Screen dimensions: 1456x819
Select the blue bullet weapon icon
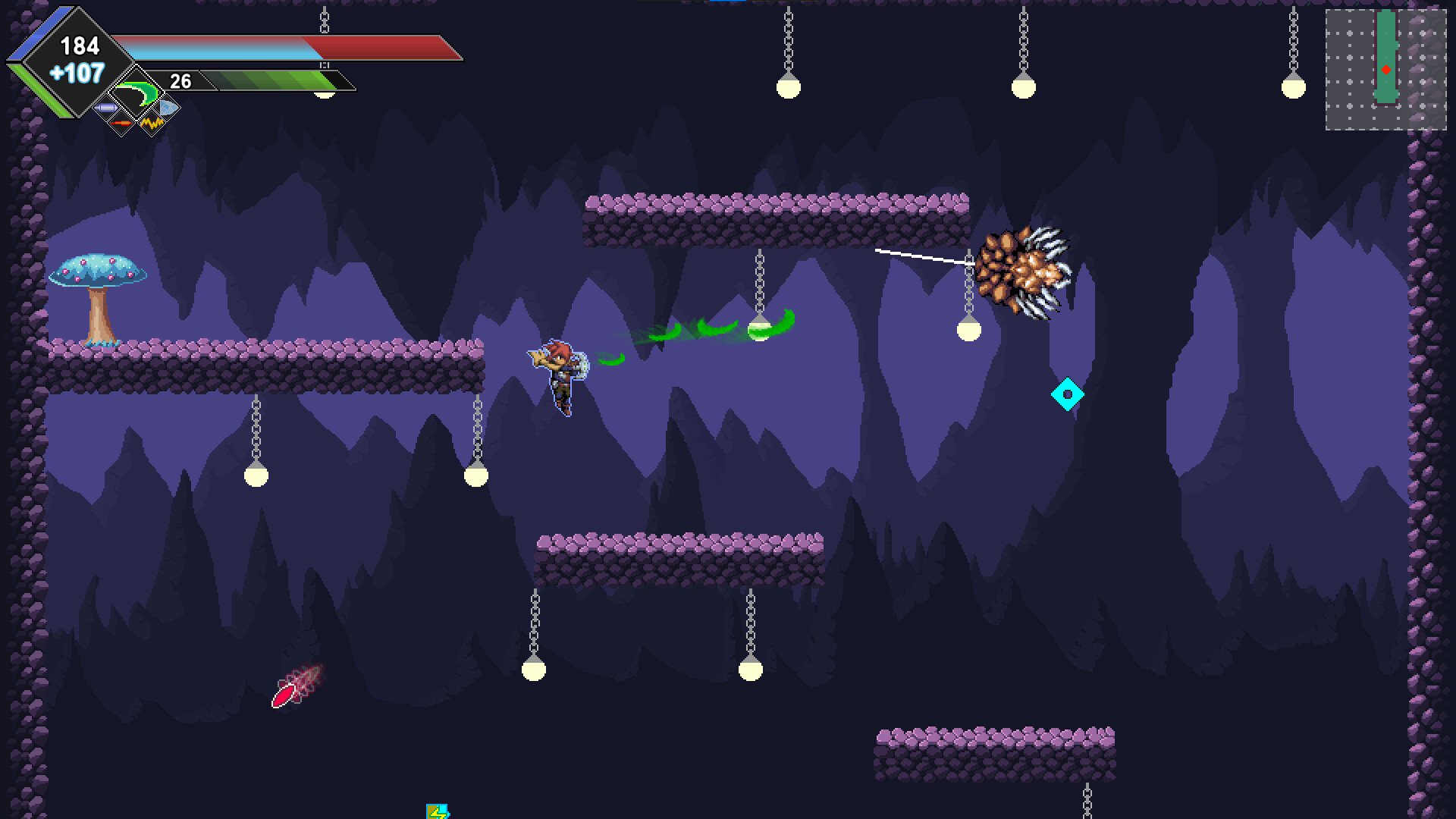[x=106, y=108]
